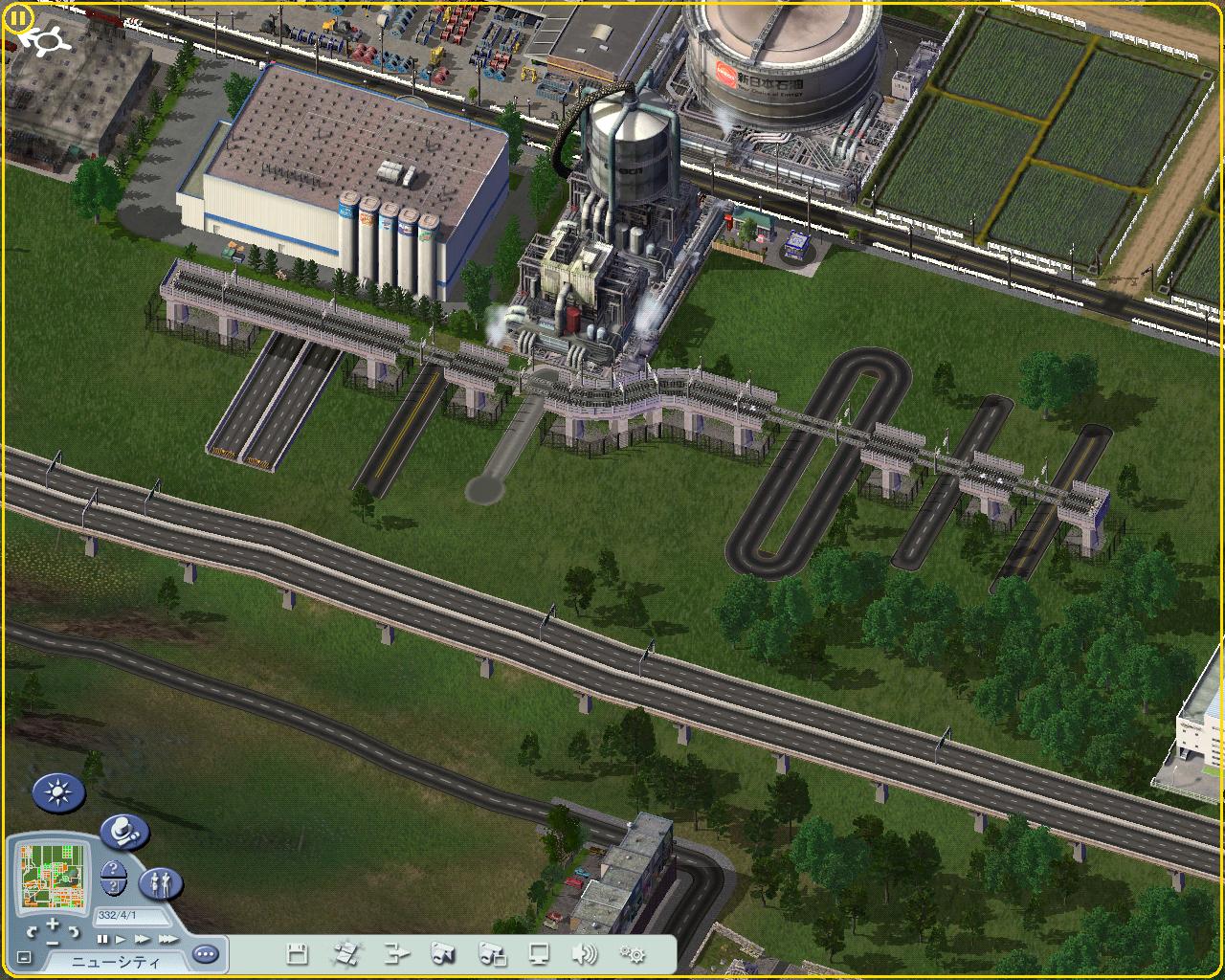Viewport: 1225px width, 980px height.
Task: Set simulation to normal play speed
Action: 122,940
